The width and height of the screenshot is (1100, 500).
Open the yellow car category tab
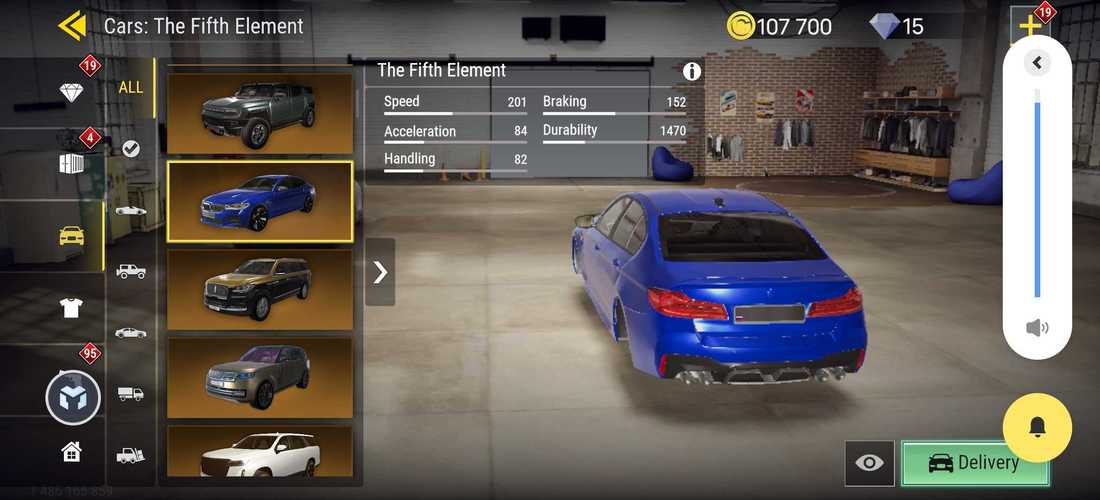point(71,236)
